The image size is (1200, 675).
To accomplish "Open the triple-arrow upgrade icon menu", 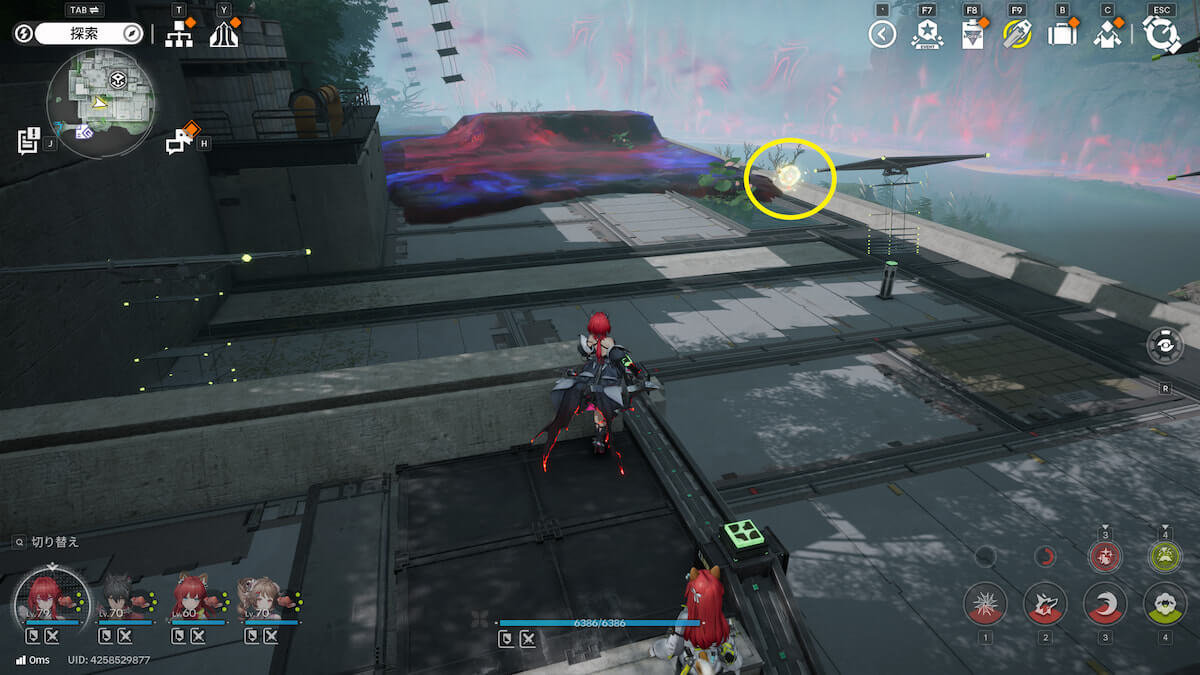I will 224,35.
